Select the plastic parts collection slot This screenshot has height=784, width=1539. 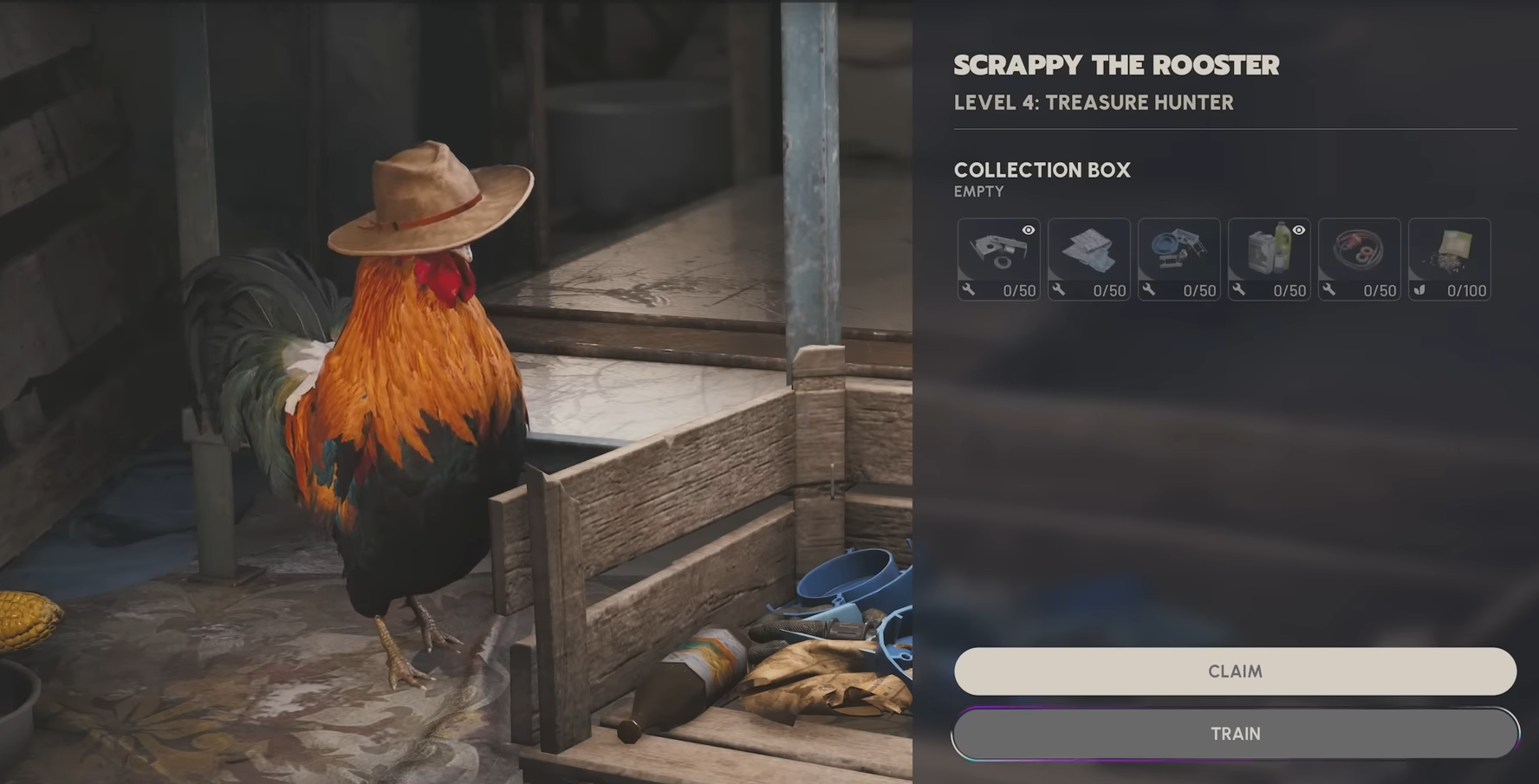pyautogui.click(x=1179, y=256)
